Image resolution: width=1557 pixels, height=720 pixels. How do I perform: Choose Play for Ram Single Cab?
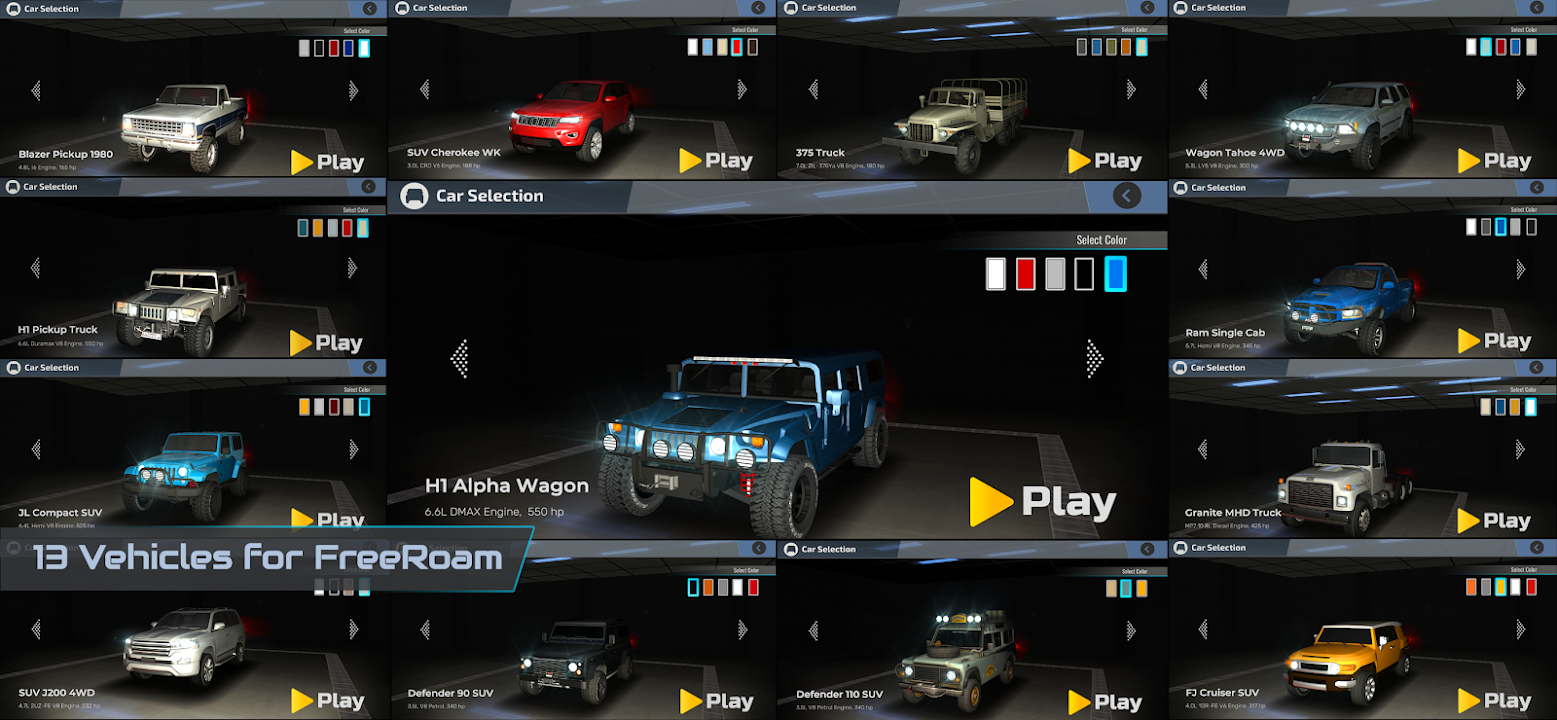click(x=1494, y=341)
